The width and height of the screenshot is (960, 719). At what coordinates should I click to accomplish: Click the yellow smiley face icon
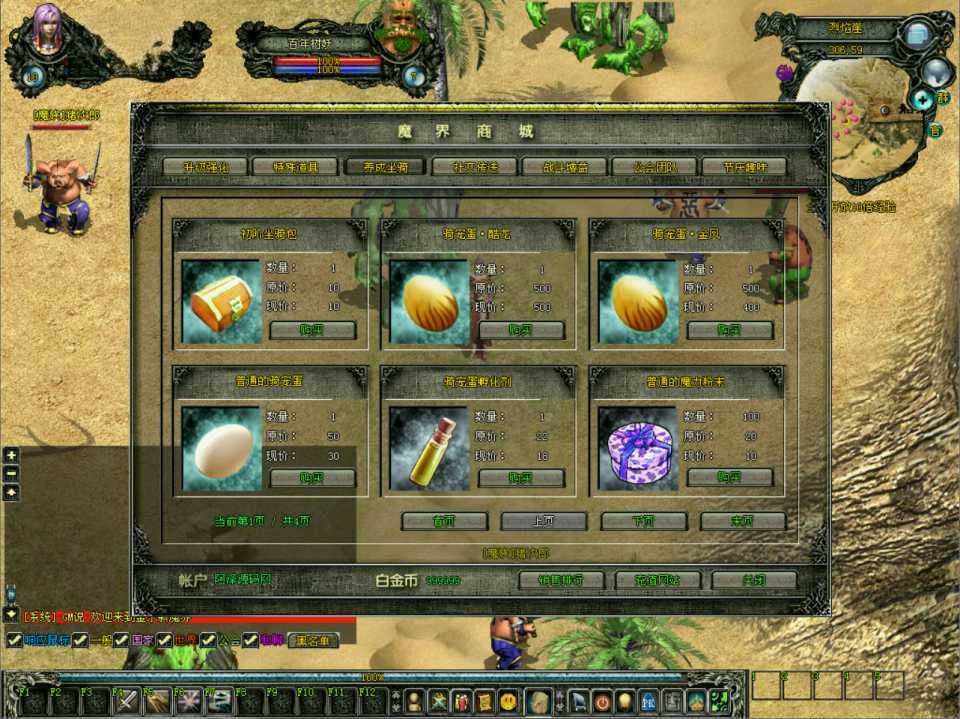(x=509, y=701)
